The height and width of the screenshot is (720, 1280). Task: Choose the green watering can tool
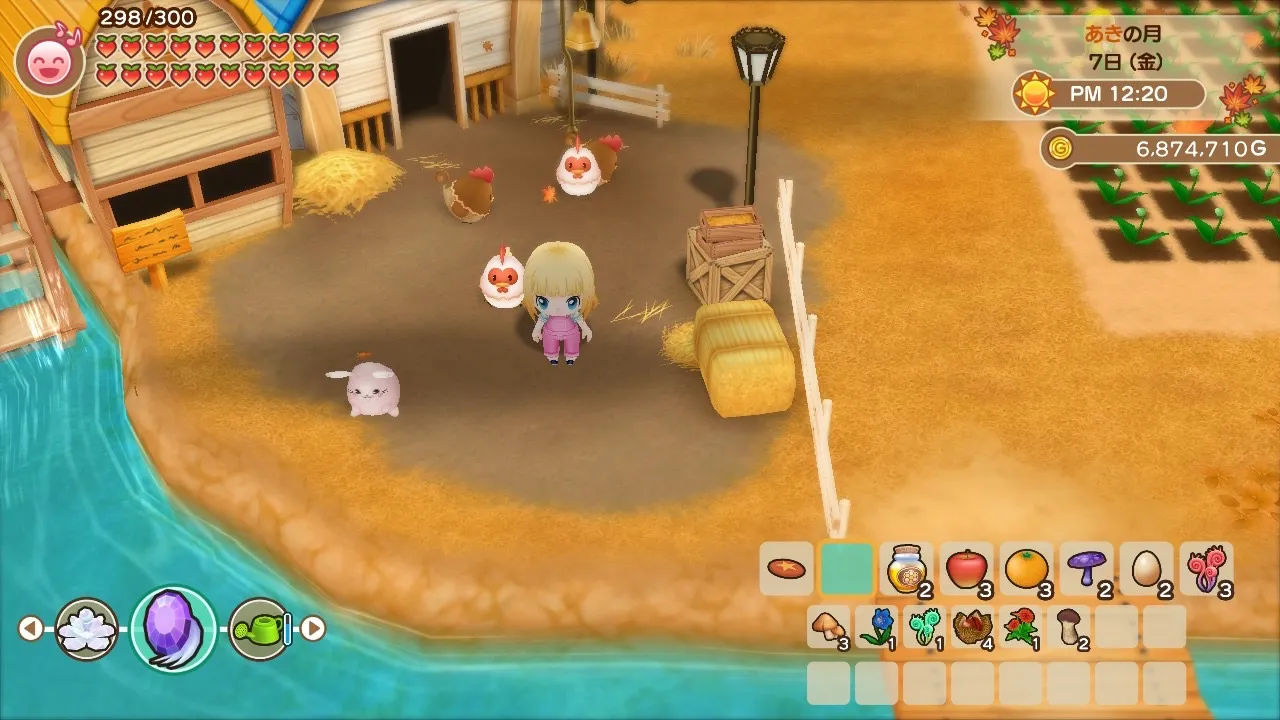(x=260, y=629)
